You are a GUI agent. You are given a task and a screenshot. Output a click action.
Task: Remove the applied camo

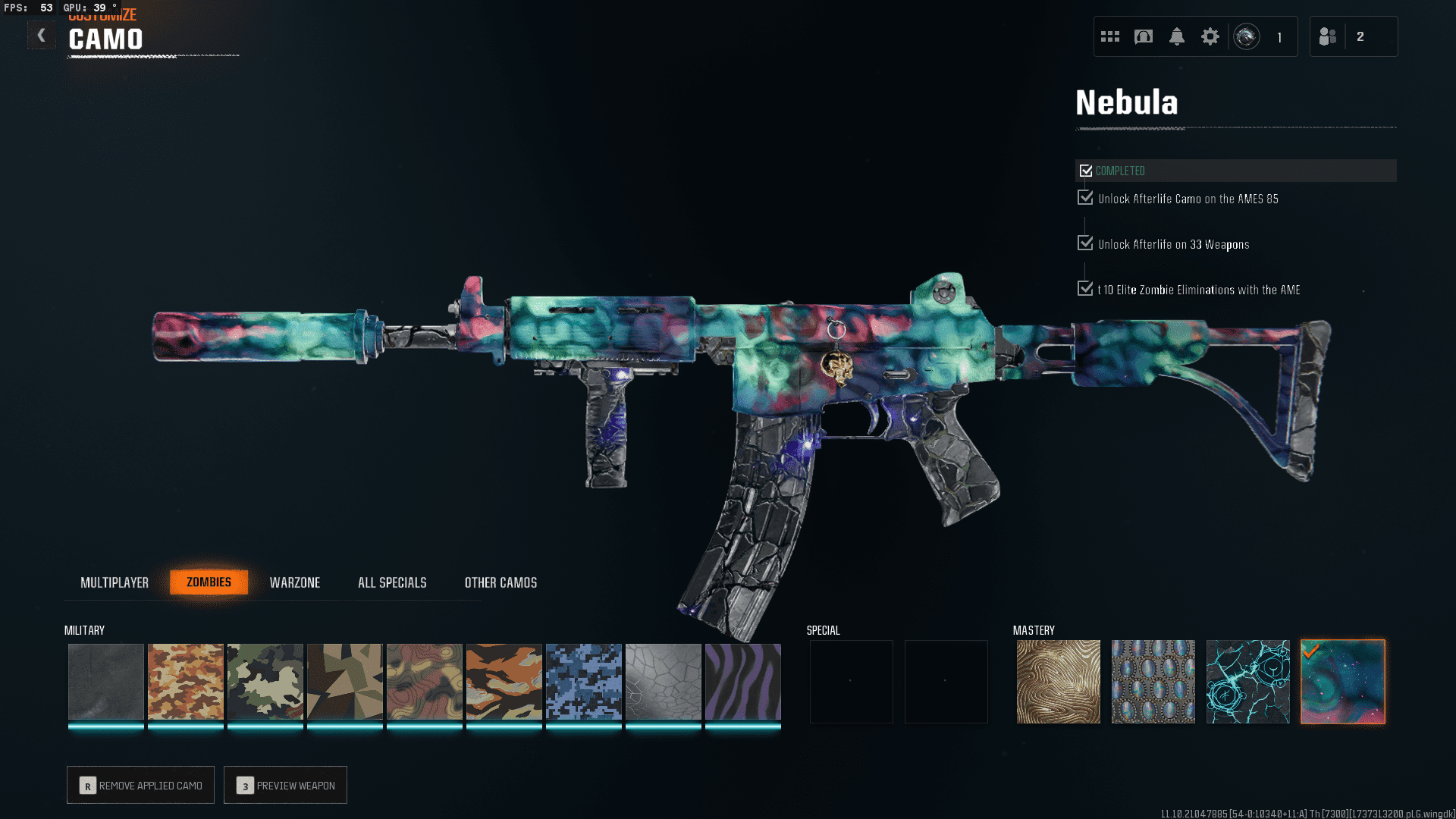pos(141,785)
